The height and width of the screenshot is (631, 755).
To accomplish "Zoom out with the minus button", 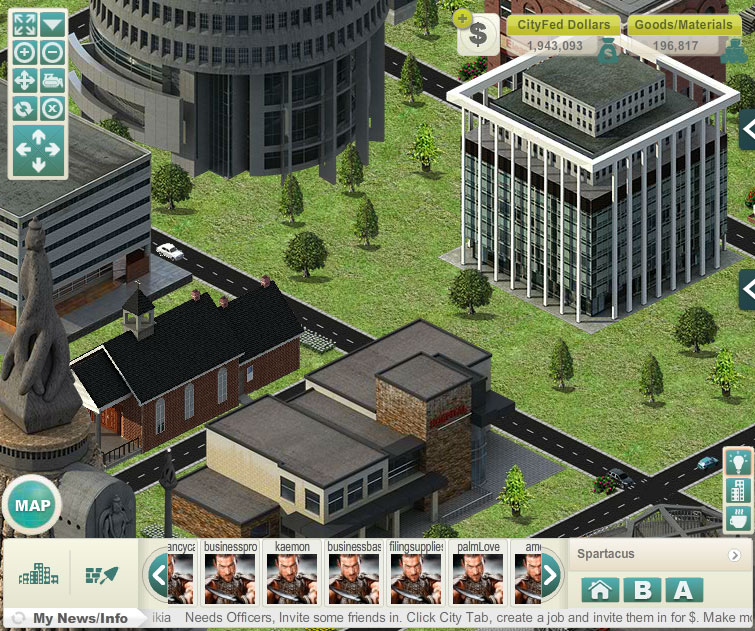I will pyautogui.click(x=52, y=53).
